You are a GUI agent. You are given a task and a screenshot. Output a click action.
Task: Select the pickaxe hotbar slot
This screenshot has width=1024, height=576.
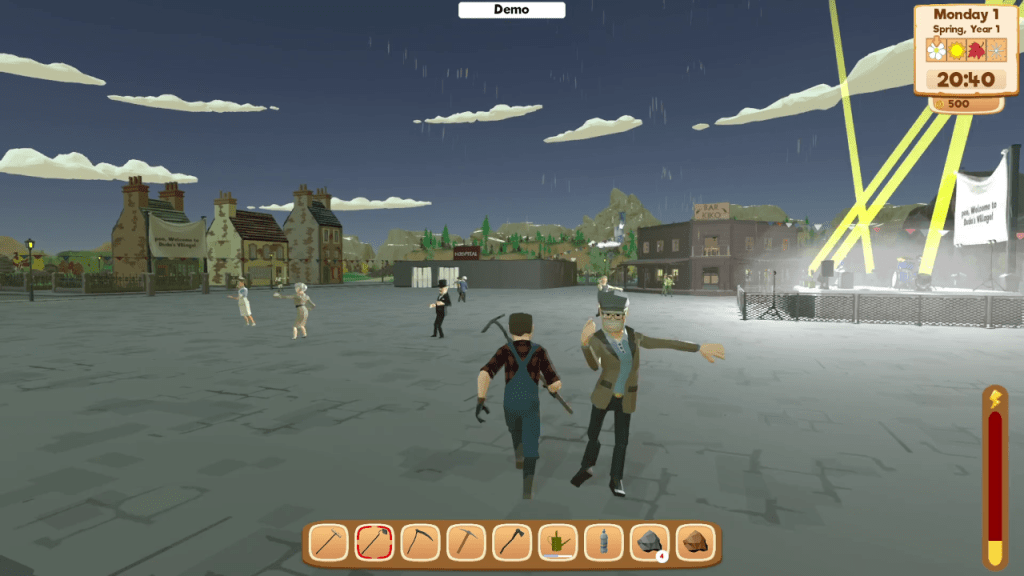coord(466,542)
